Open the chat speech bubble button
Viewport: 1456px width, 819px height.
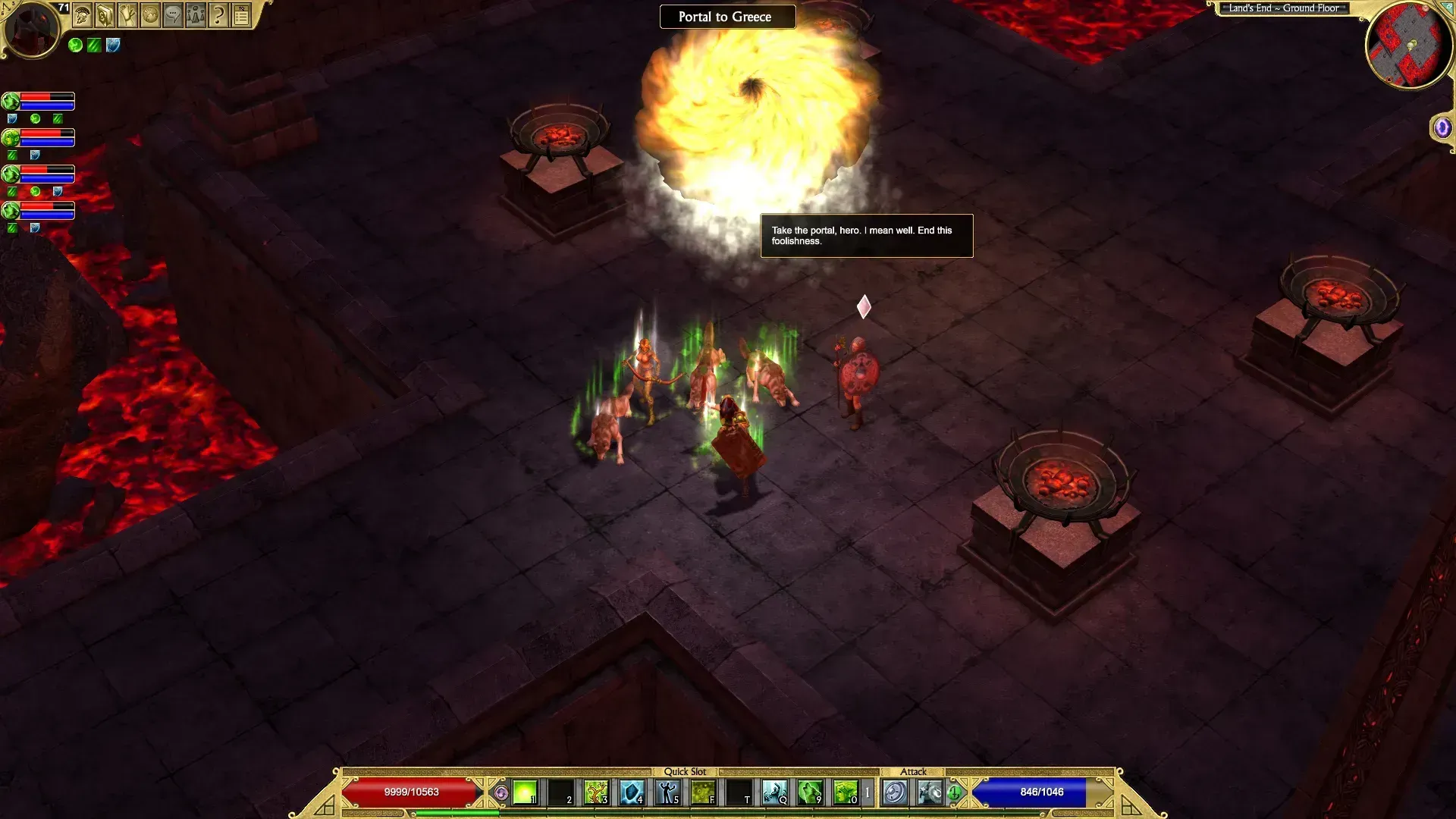point(174,14)
